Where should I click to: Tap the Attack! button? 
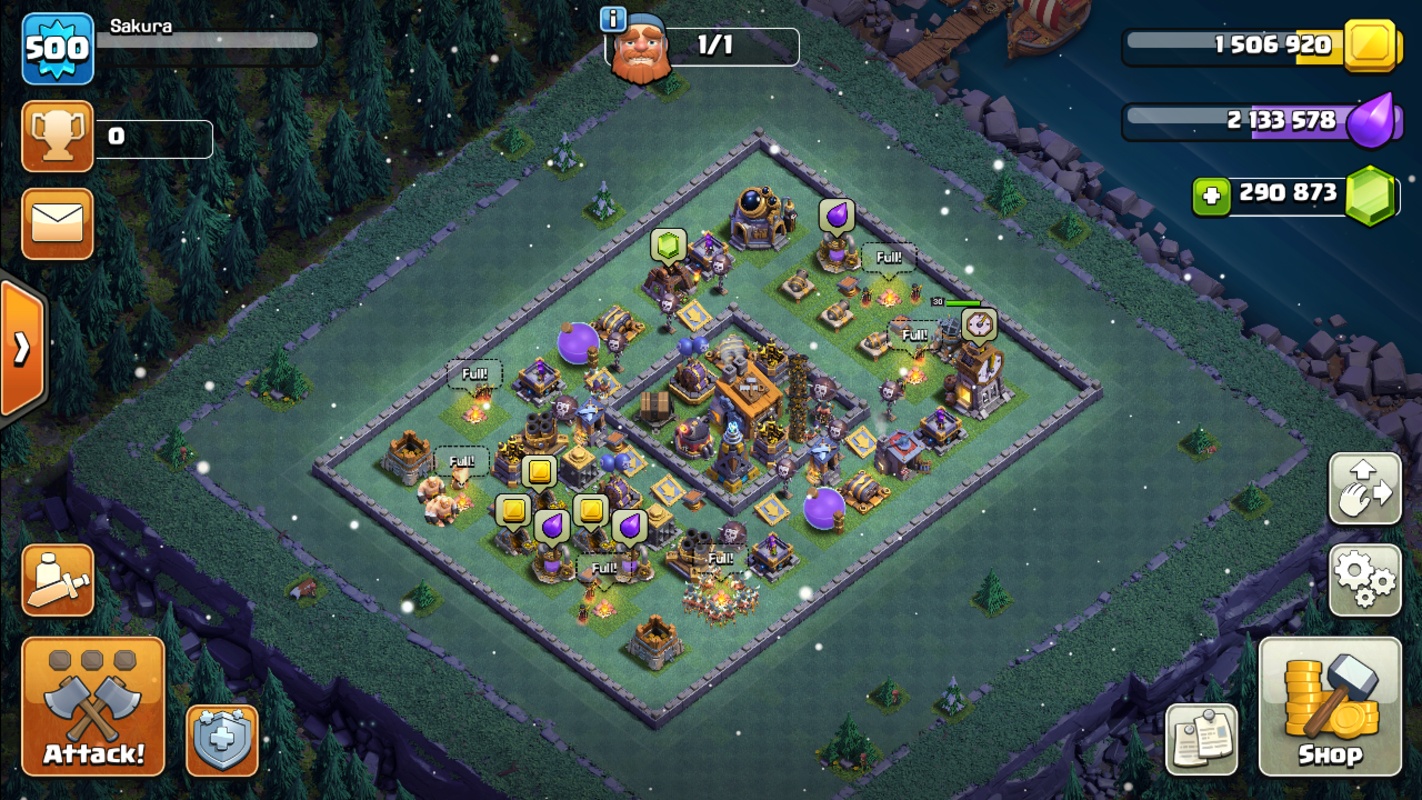(x=93, y=706)
